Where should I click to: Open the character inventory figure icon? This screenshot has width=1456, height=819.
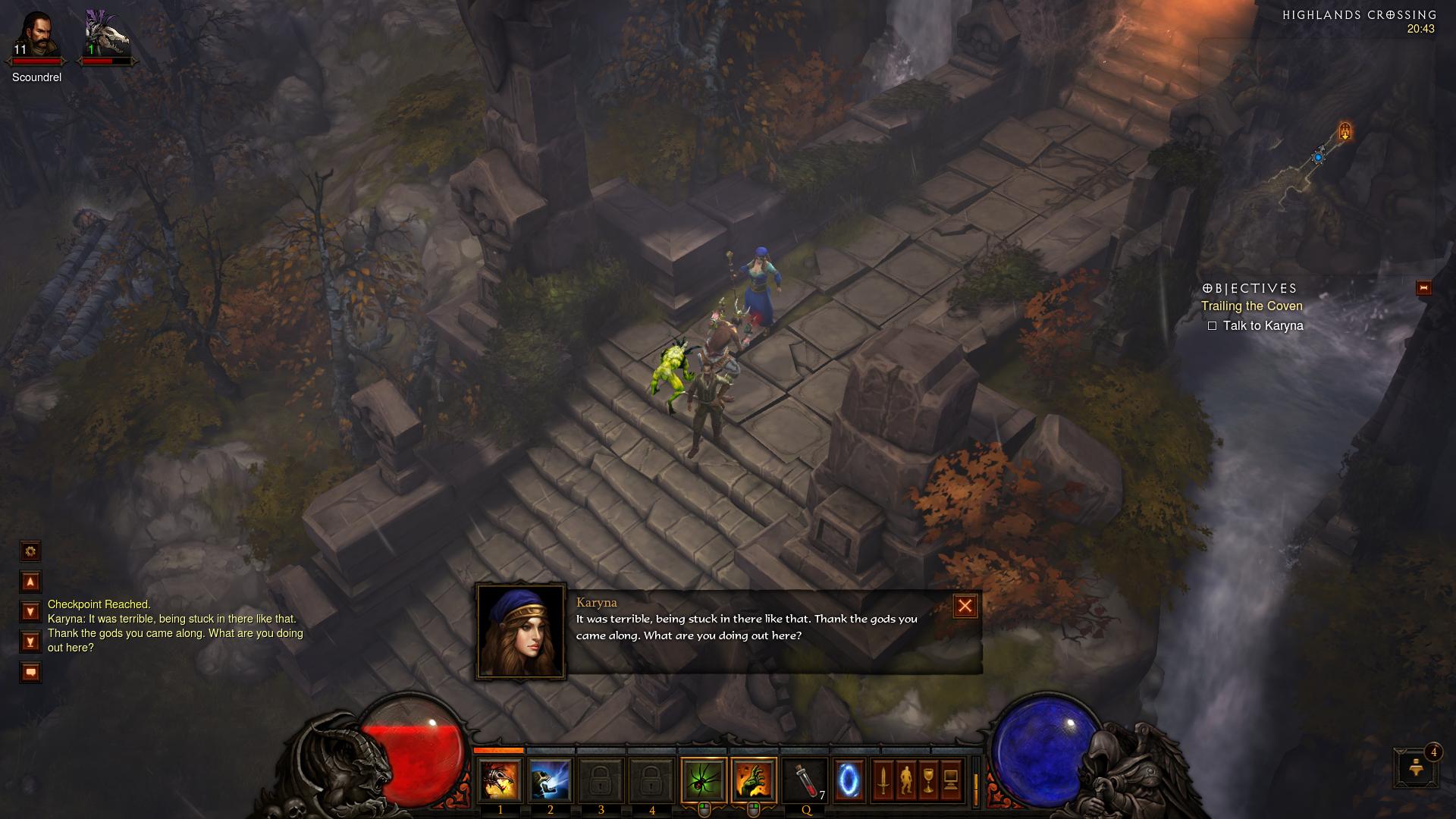click(905, 780)
